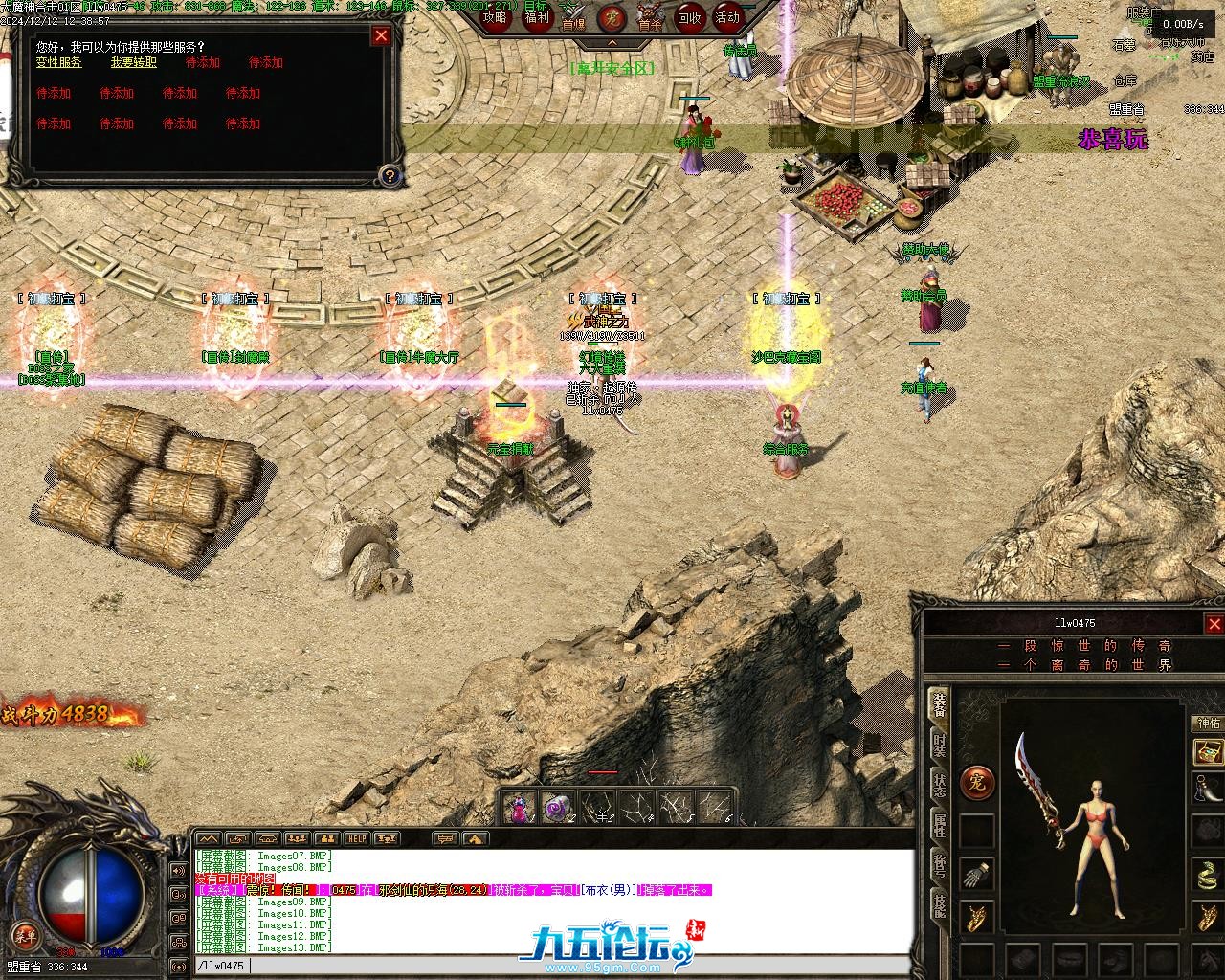Image resolution: width=1225 pixels, height=980 pixels.
Task: Select the equipped glove slot
Action: pos(977,875)
